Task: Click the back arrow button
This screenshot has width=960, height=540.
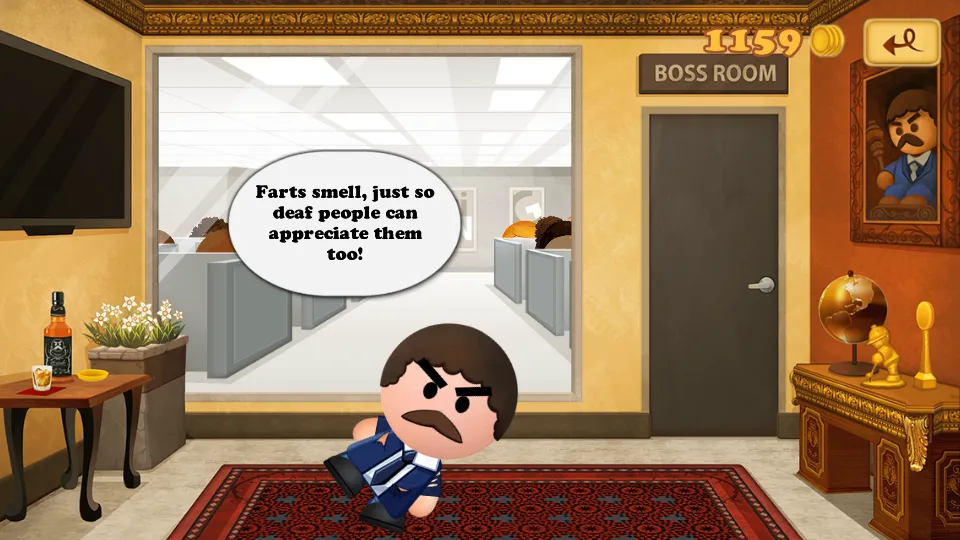Action: tap(901, 42)
